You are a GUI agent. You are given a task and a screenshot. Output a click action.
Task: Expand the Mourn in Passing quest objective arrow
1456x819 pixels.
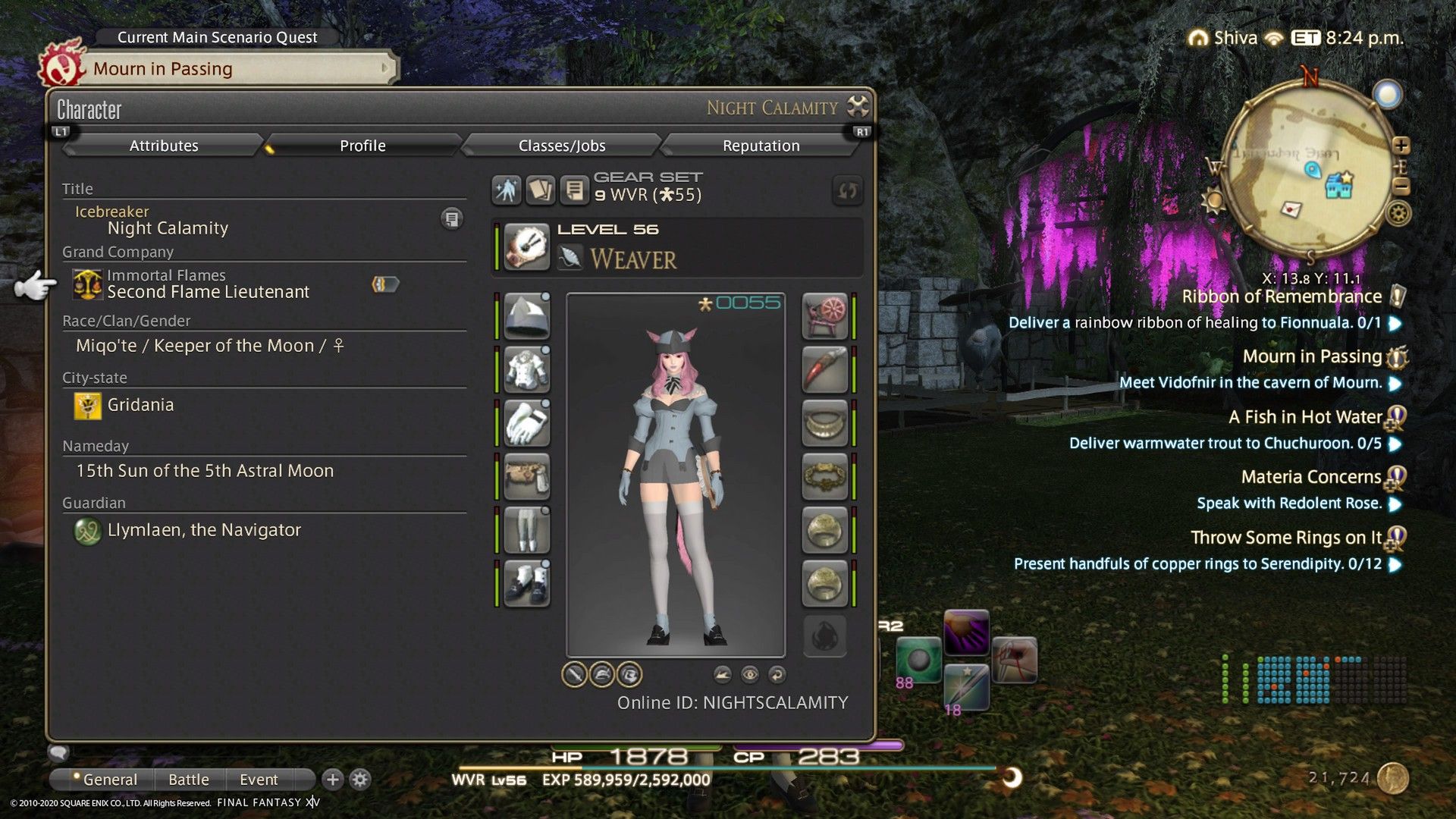(1395, 383)
